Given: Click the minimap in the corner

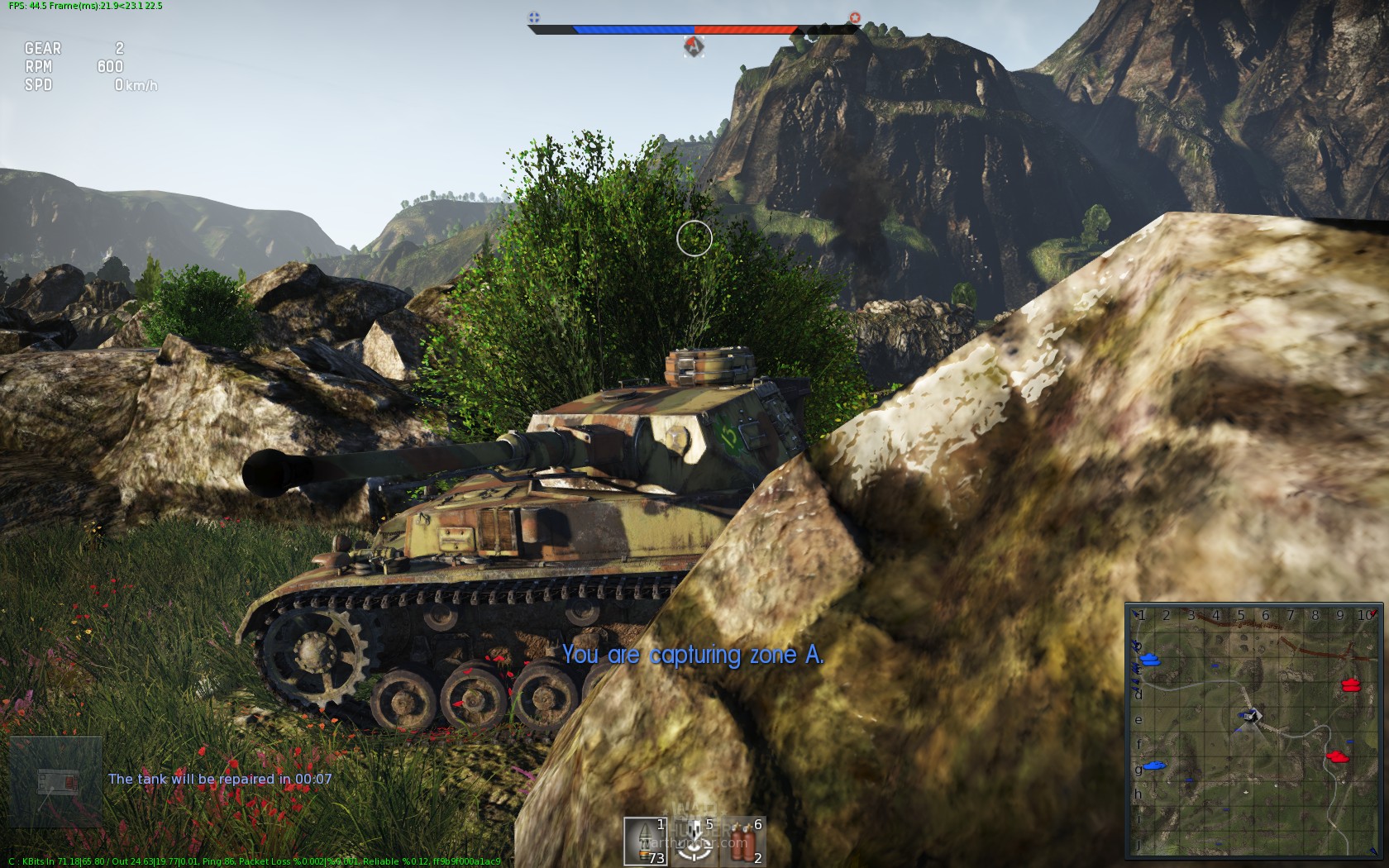Looking at the screenshot, I should tap(1253, 731).
